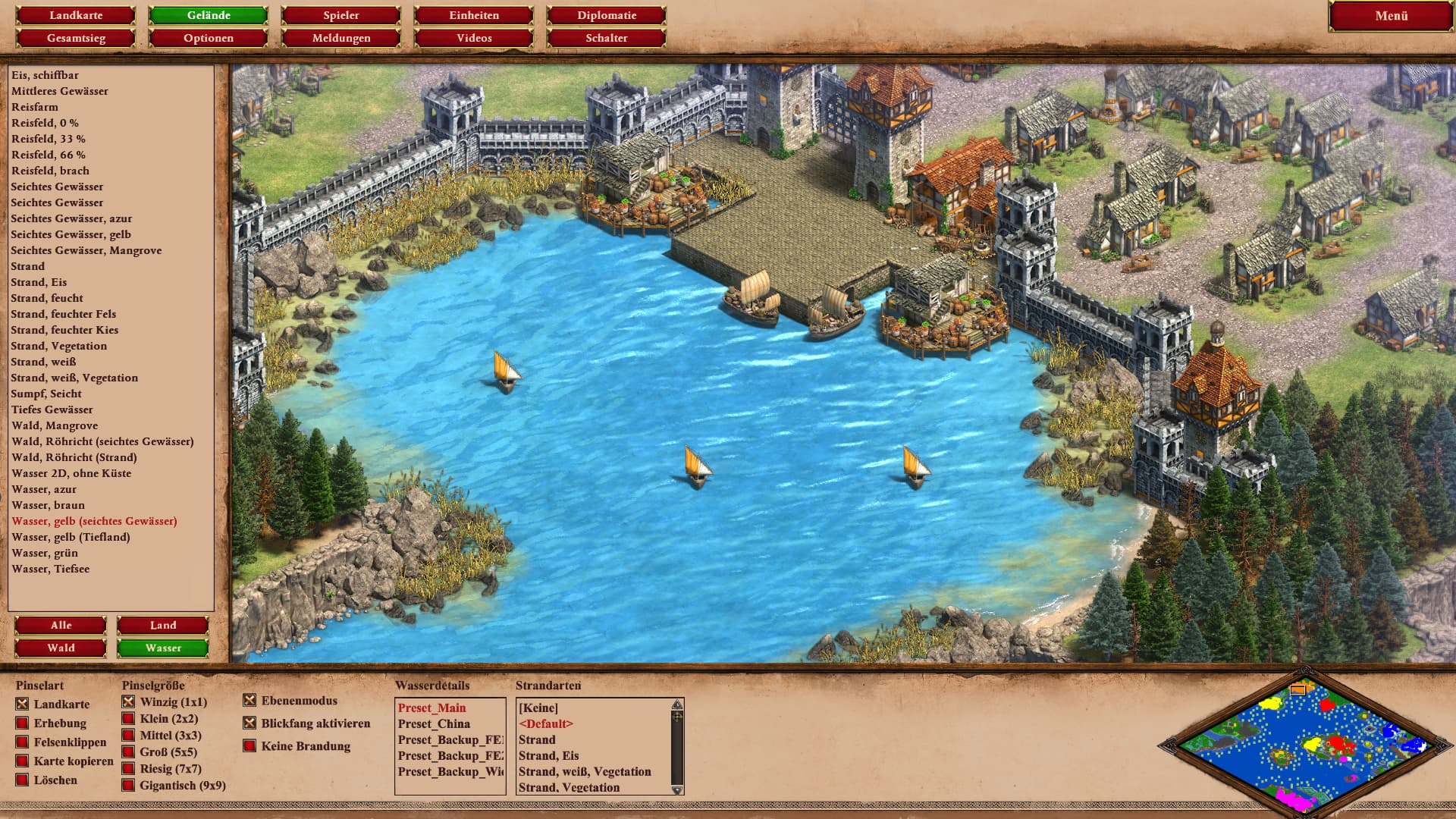Show all terrains with Alle button

(x=61, y=626)
